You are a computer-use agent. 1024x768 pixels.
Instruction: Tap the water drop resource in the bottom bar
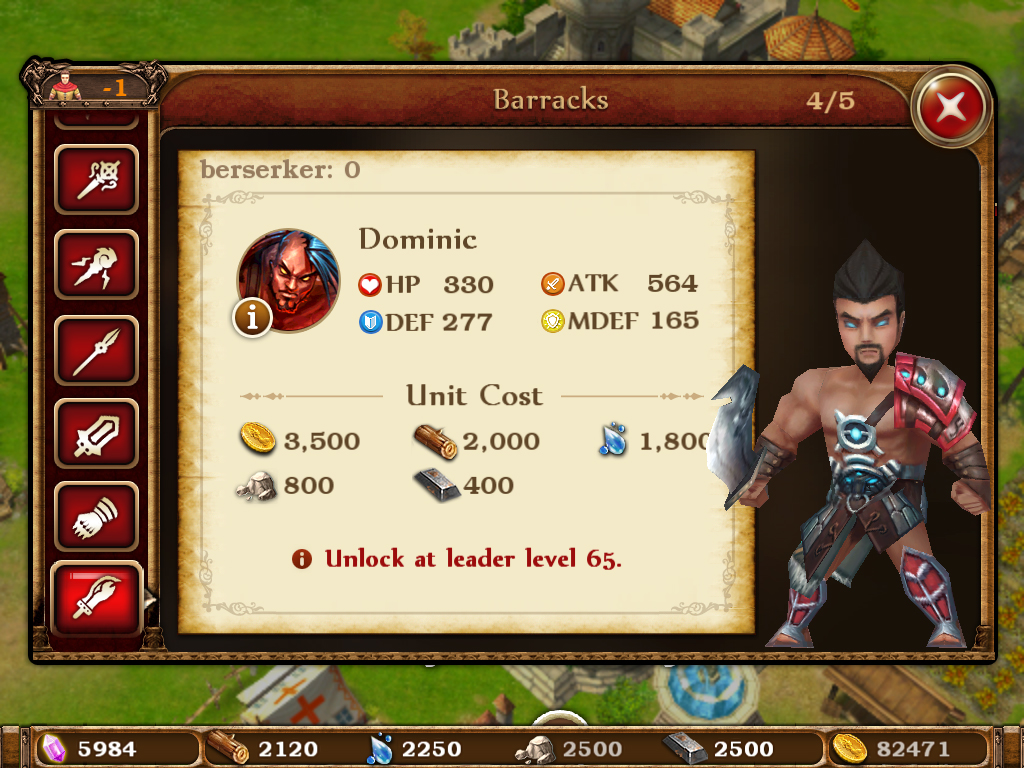pyautogui.click(x=415, y=748)
